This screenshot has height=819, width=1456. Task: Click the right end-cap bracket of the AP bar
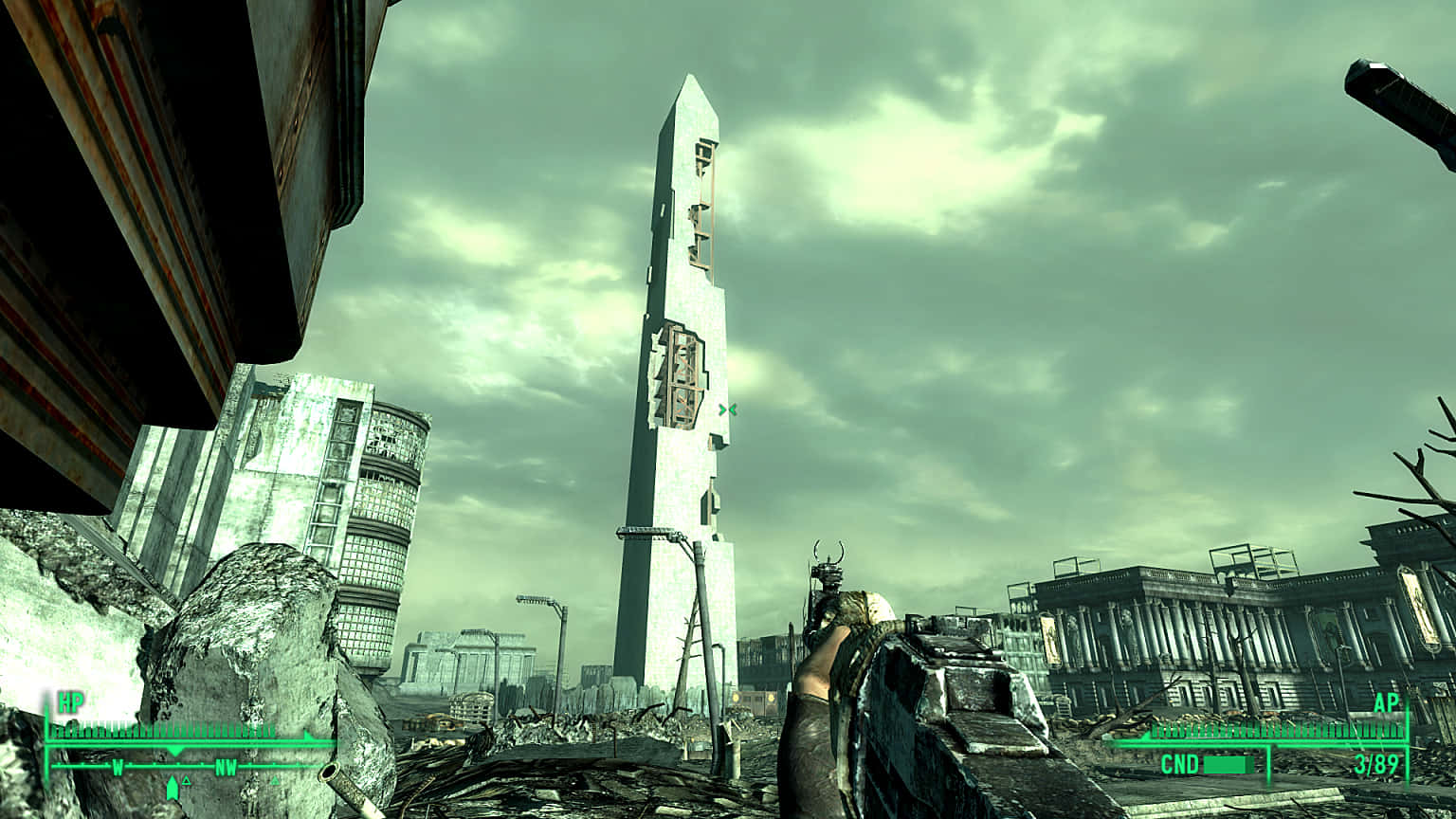[1408, 728]
